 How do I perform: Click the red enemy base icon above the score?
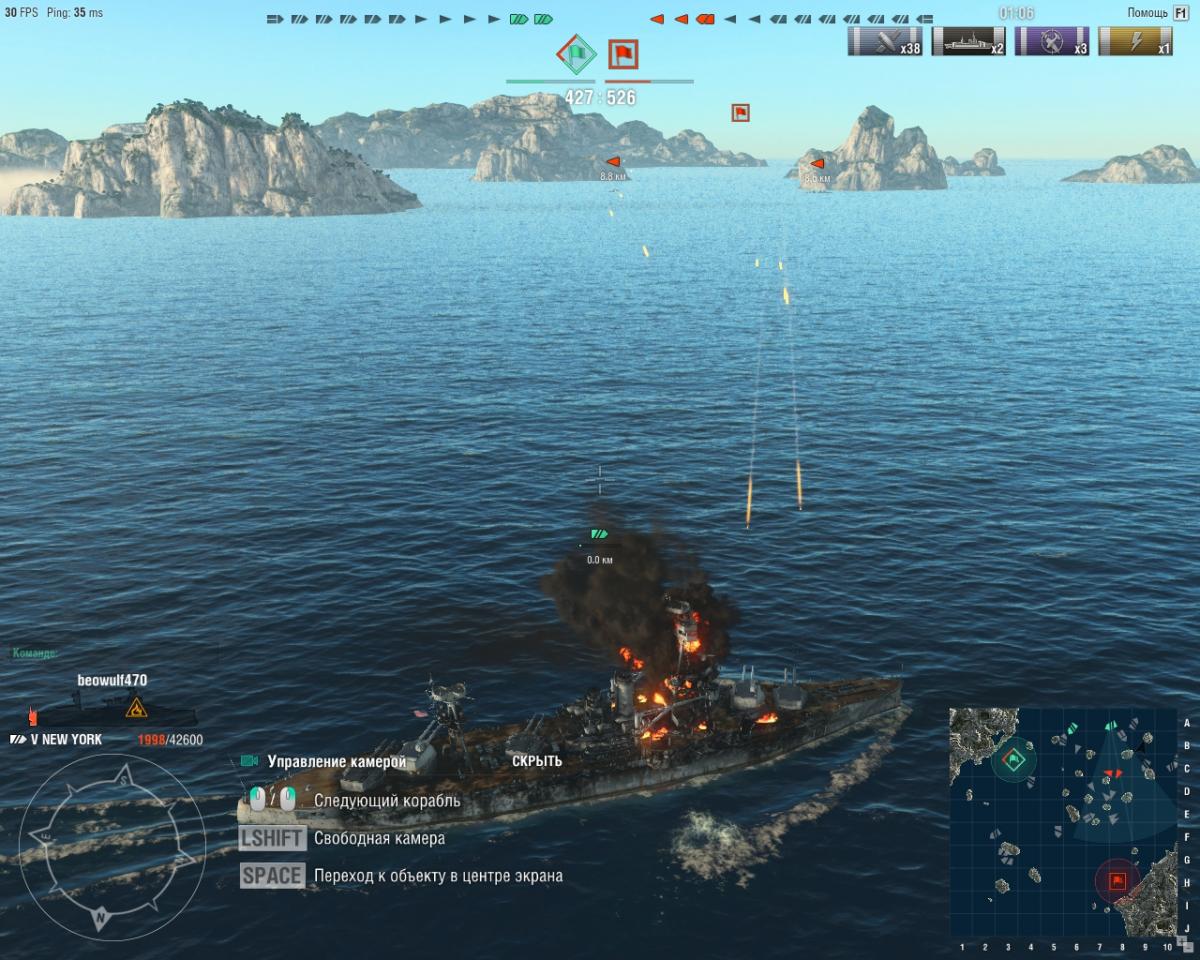[x=623, y=54]
